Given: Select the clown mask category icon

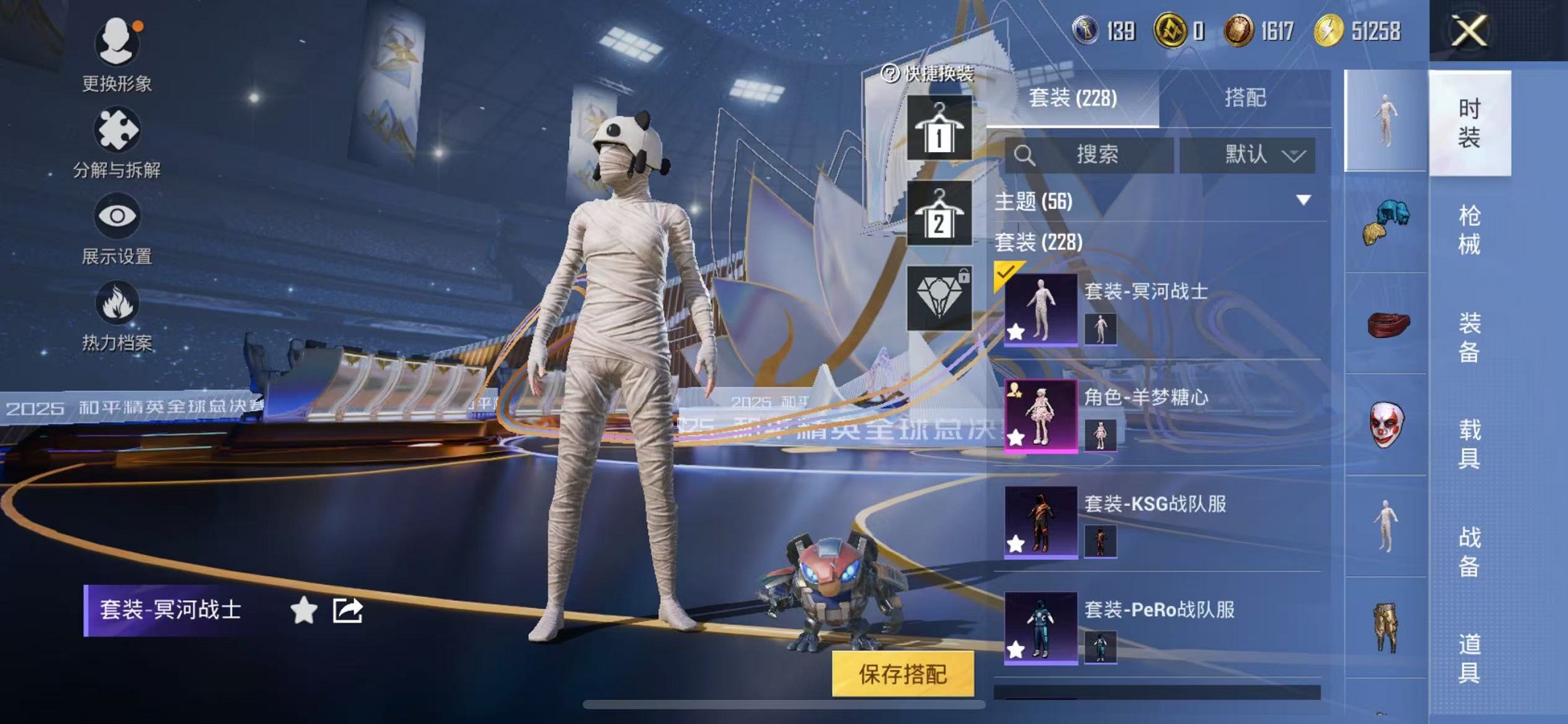Looking at the screenshot, I should [x=1385, y=425].
